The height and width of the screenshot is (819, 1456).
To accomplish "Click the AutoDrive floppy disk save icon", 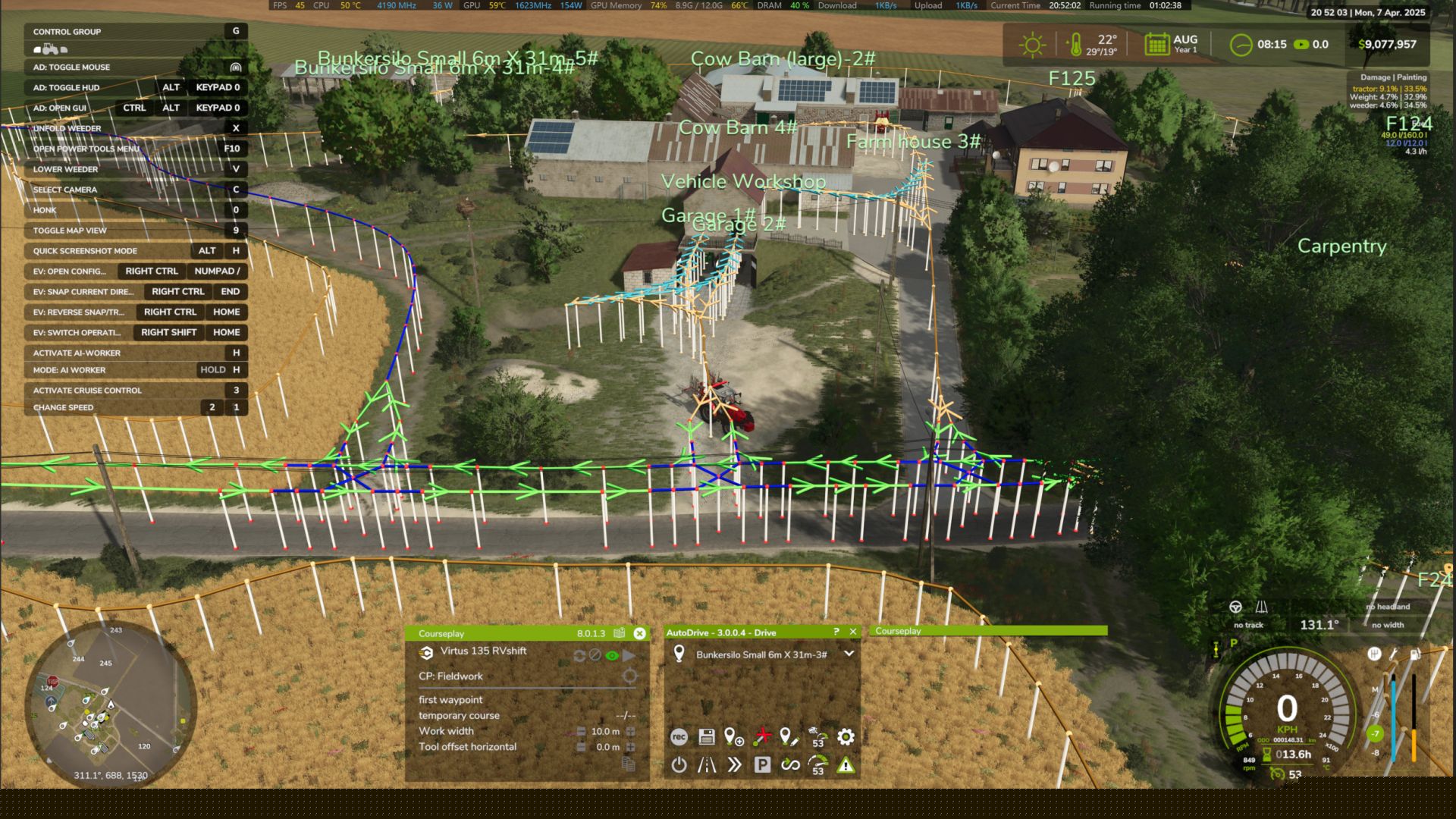I will [706, 736].
